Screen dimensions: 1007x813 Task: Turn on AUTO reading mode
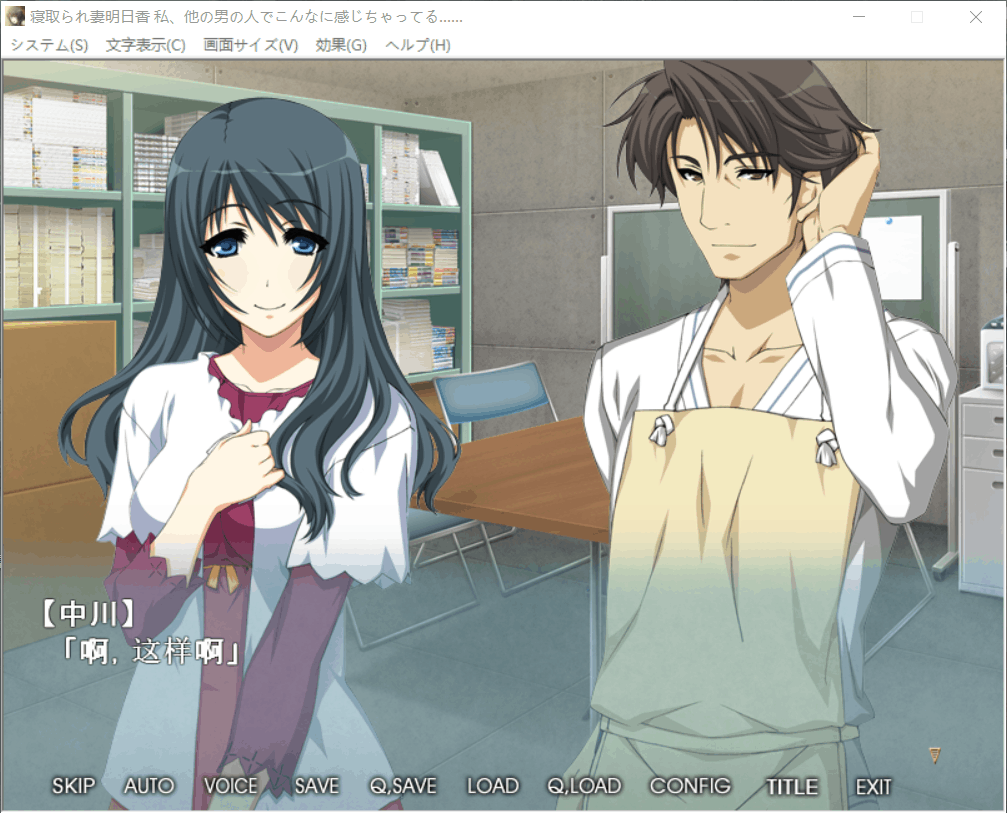pos(149,786)
